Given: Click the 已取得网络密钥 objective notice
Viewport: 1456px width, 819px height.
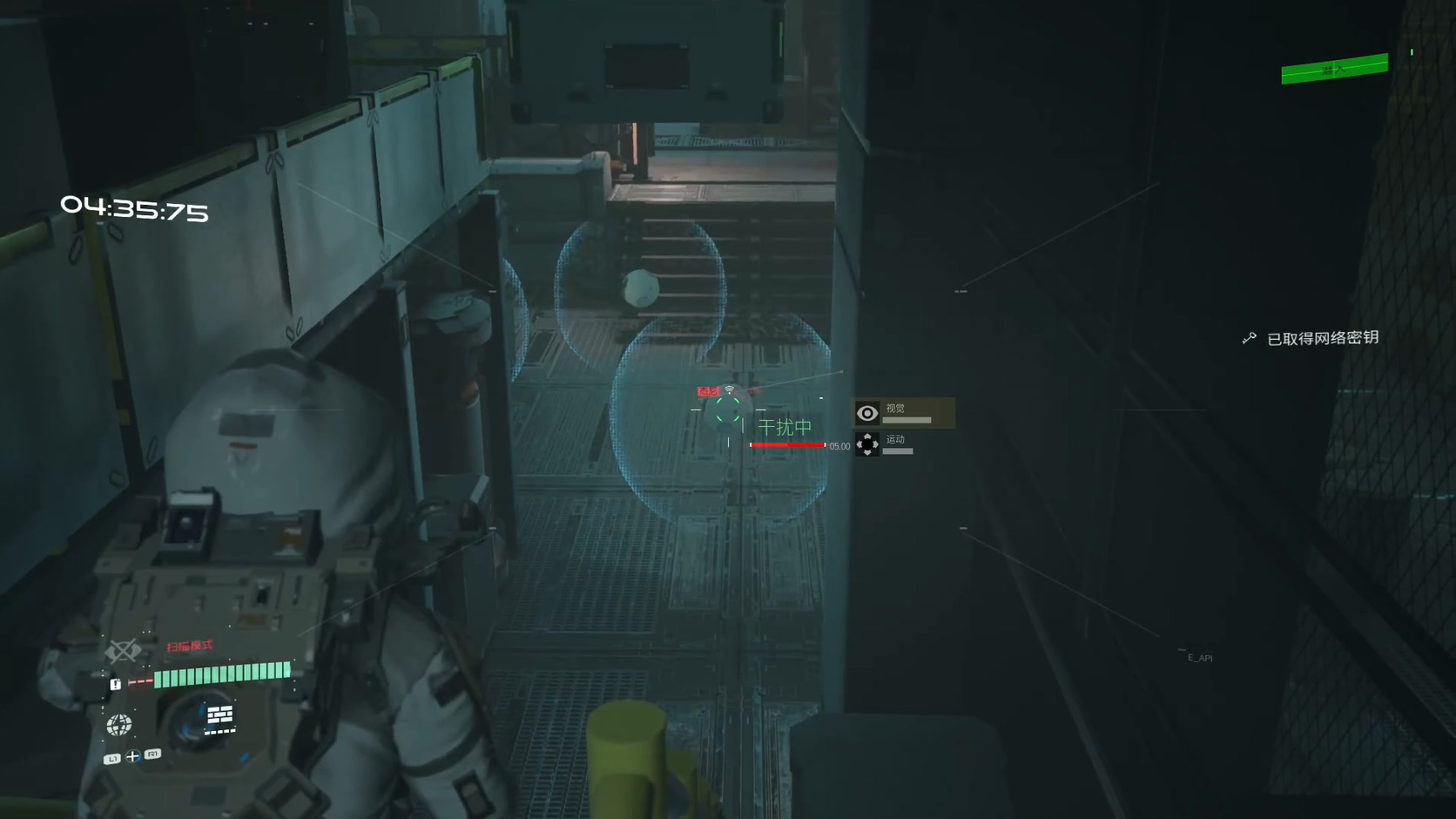Looking at the screenshot, I should (x=1321, y=338).
